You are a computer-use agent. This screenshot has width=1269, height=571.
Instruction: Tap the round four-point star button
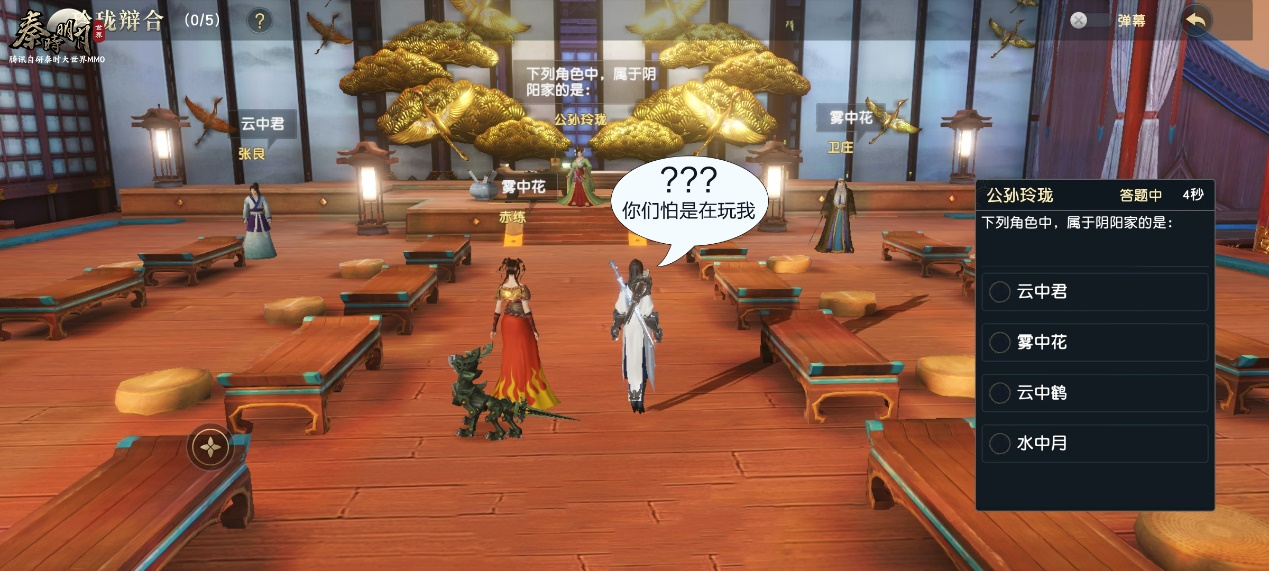coord(211,447)
